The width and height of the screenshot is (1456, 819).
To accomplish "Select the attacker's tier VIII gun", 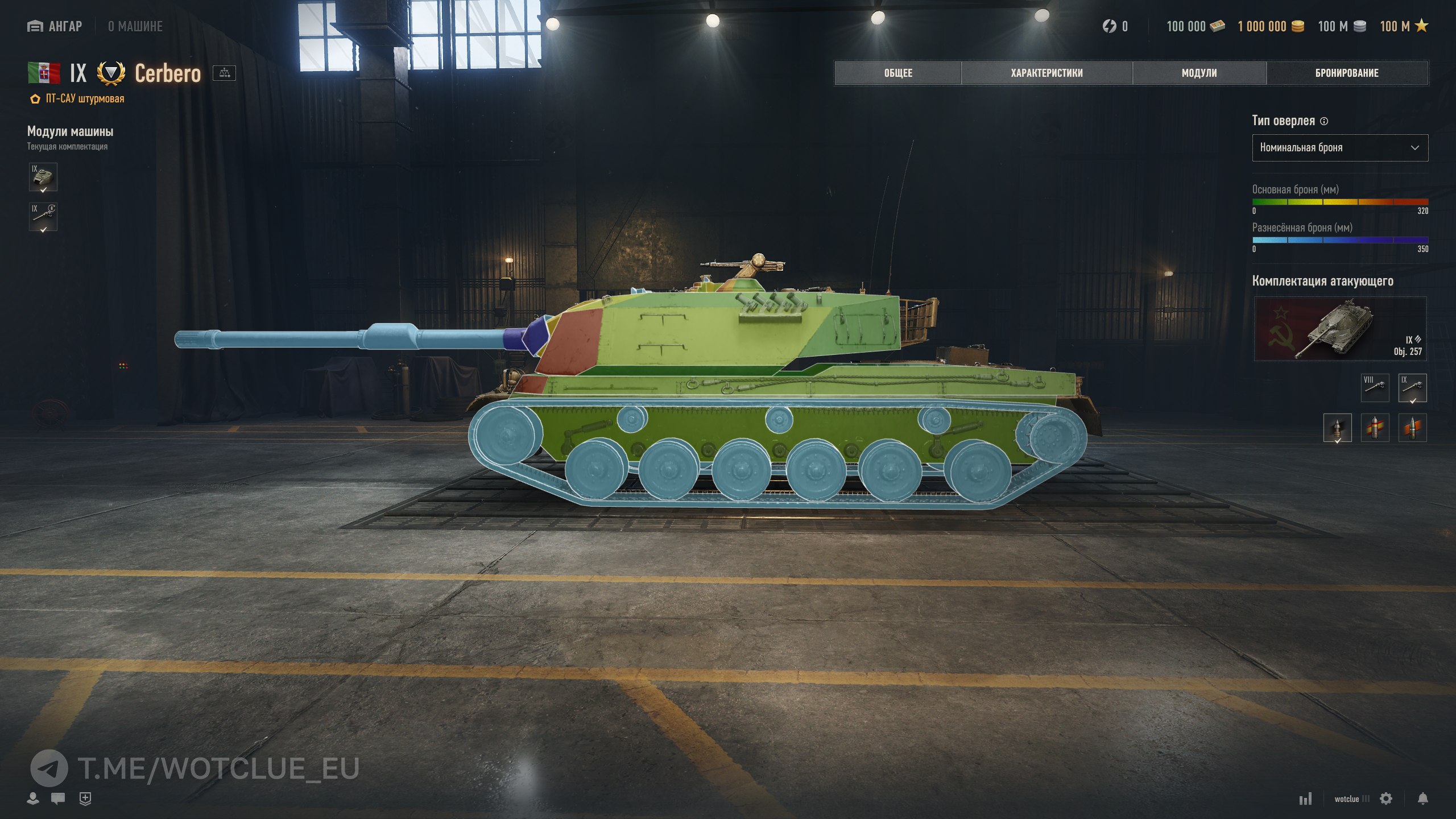I will point(1375,388).
